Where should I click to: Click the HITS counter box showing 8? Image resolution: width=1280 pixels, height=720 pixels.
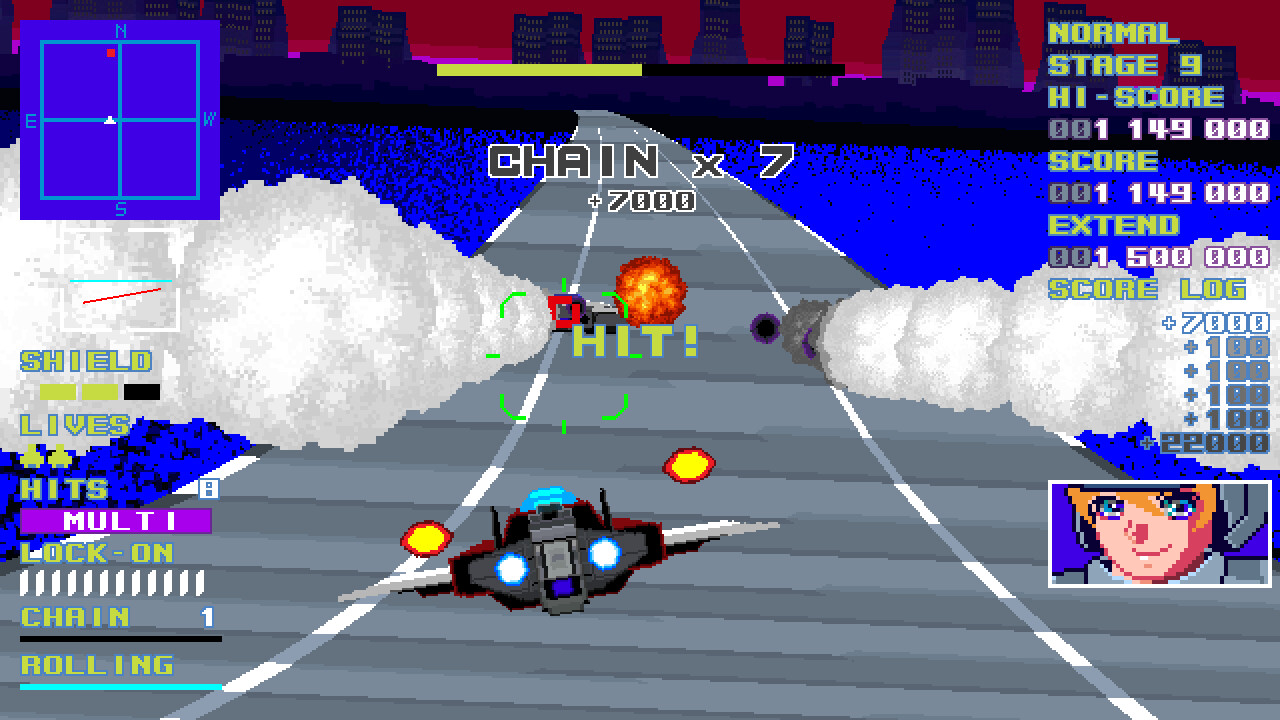point(208,487)
